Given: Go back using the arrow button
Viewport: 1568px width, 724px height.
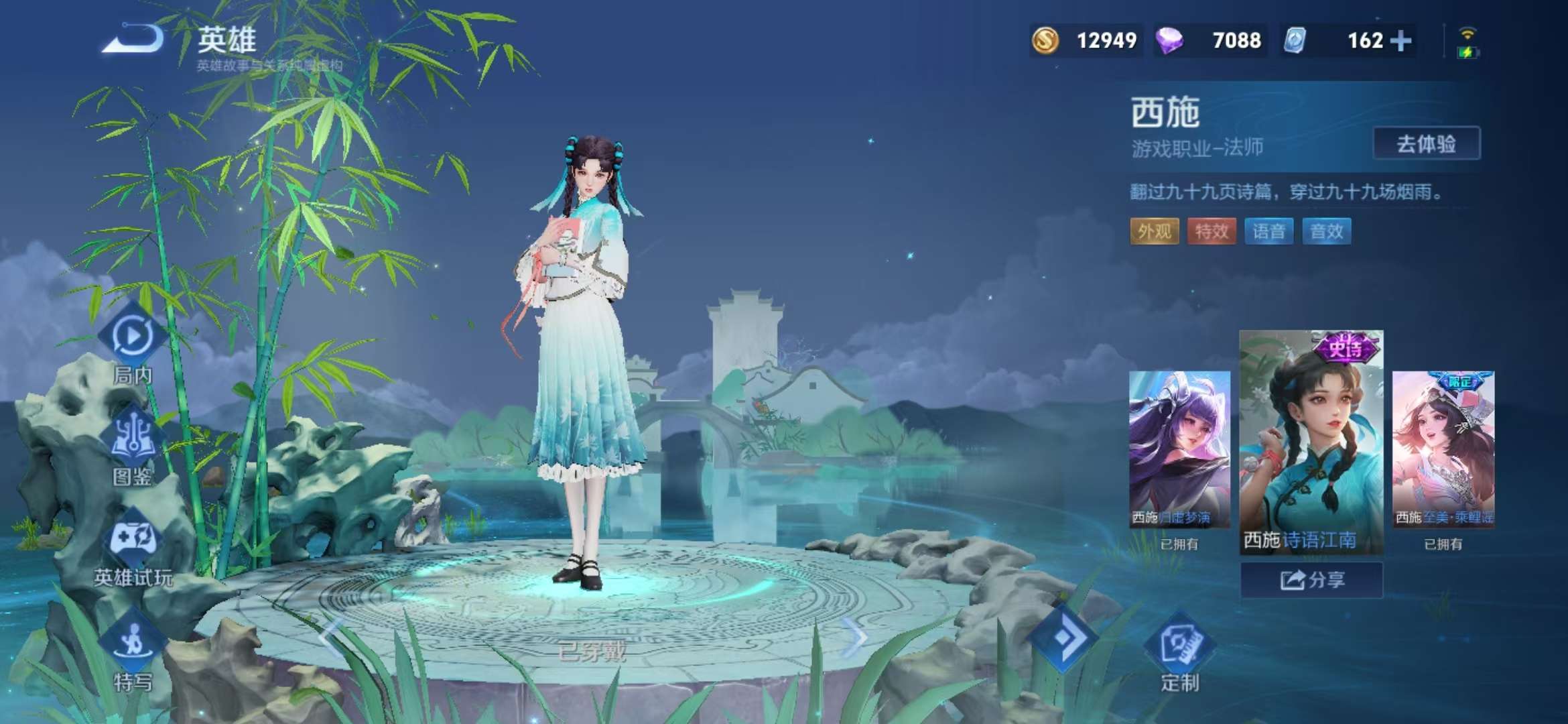Looking at the screenshot, I should (x=134, y=39).
